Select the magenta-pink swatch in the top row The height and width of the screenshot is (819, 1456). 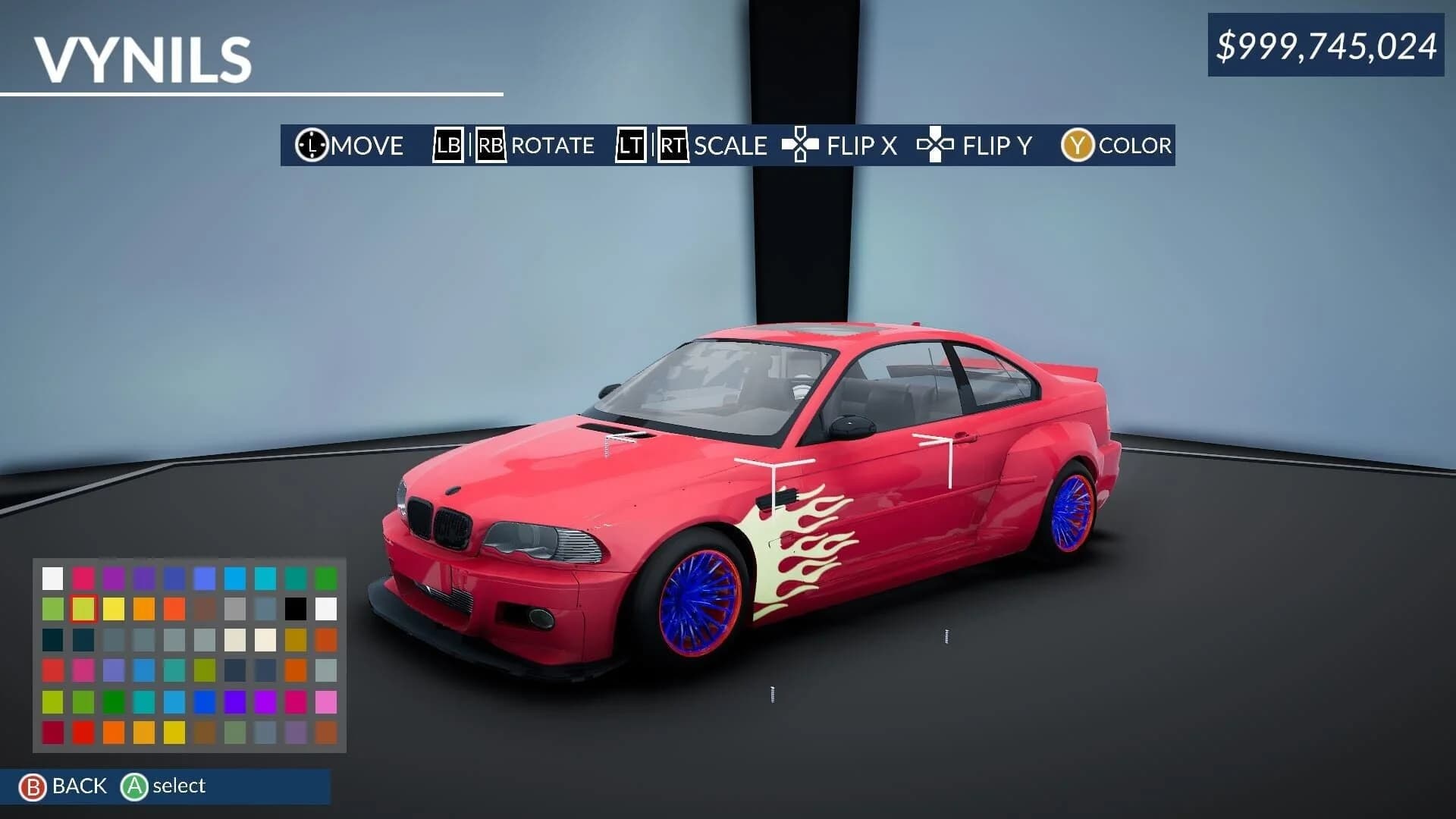pos(83,577)
